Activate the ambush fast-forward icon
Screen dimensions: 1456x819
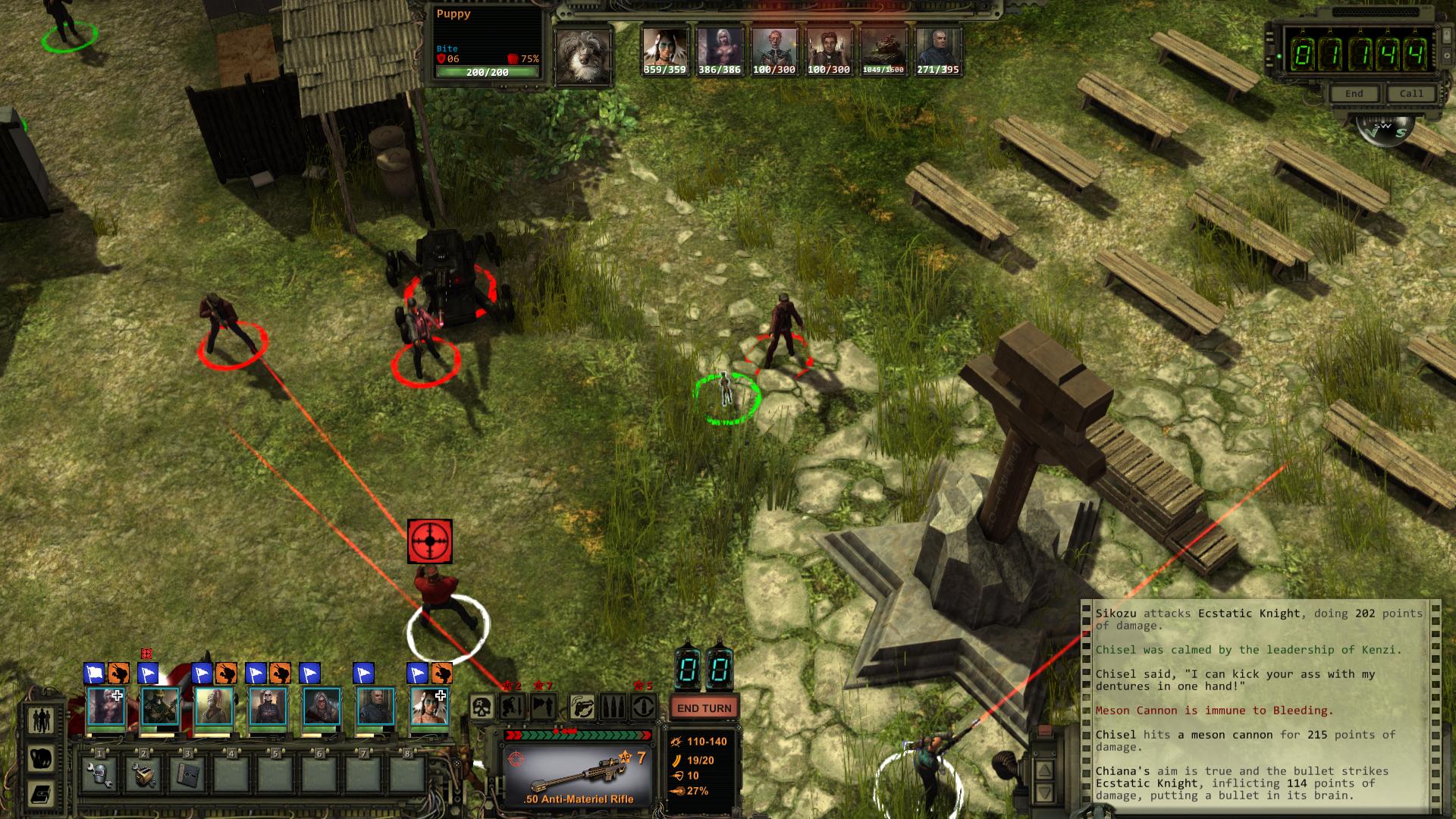click(x=543, y=708)
